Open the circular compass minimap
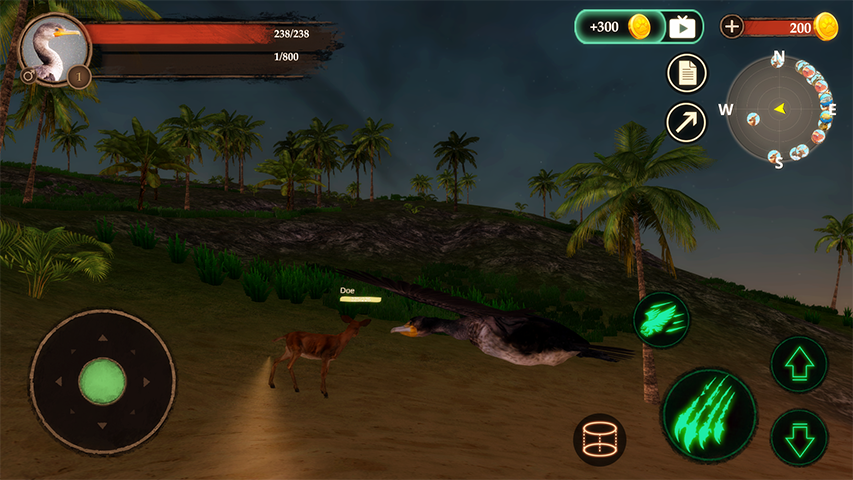Screen dimensions: 853x480 tap(779, 108)
